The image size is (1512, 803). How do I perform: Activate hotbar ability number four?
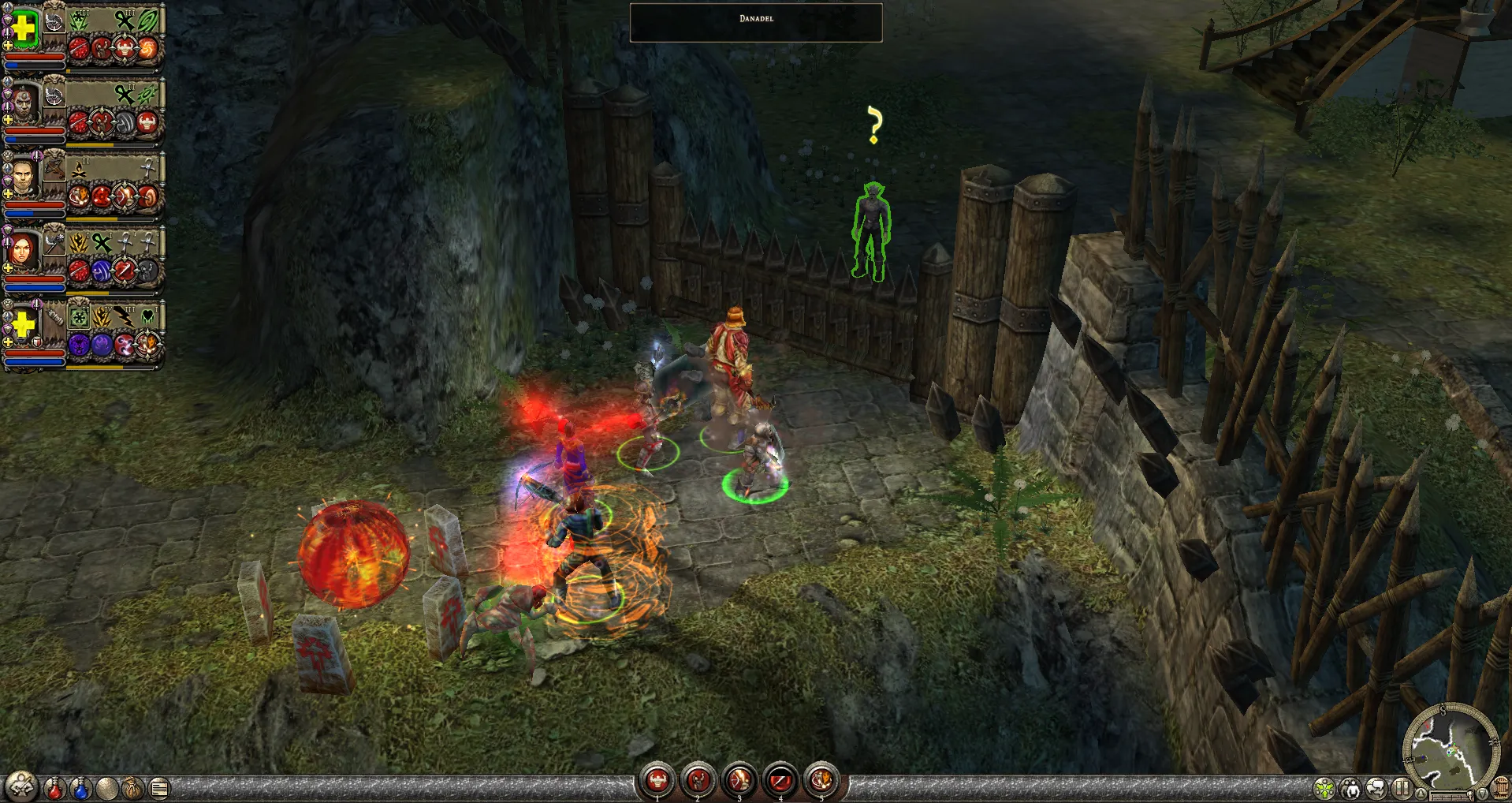(x=780, y=781)
